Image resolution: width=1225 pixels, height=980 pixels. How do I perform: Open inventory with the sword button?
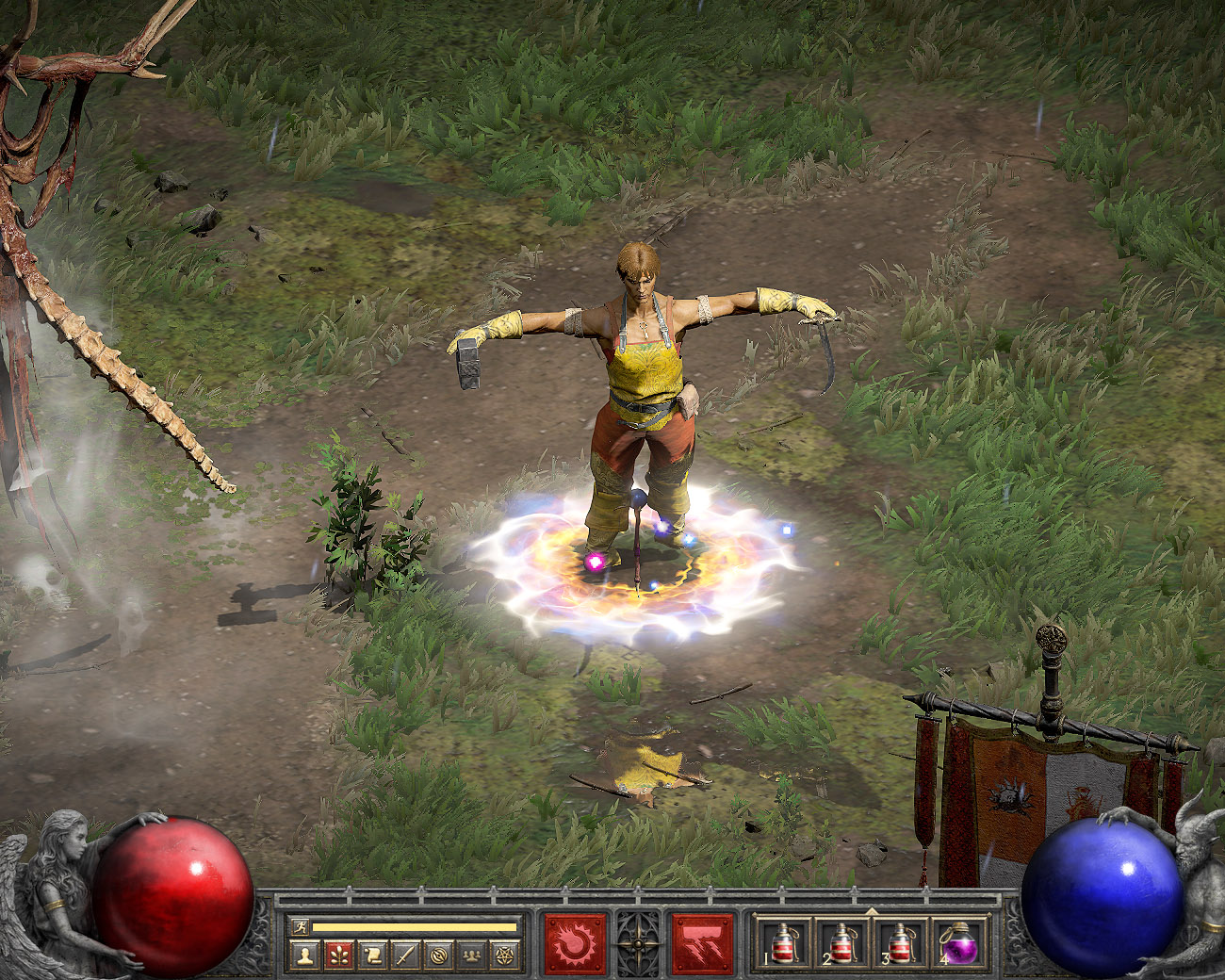pos(405,955)
